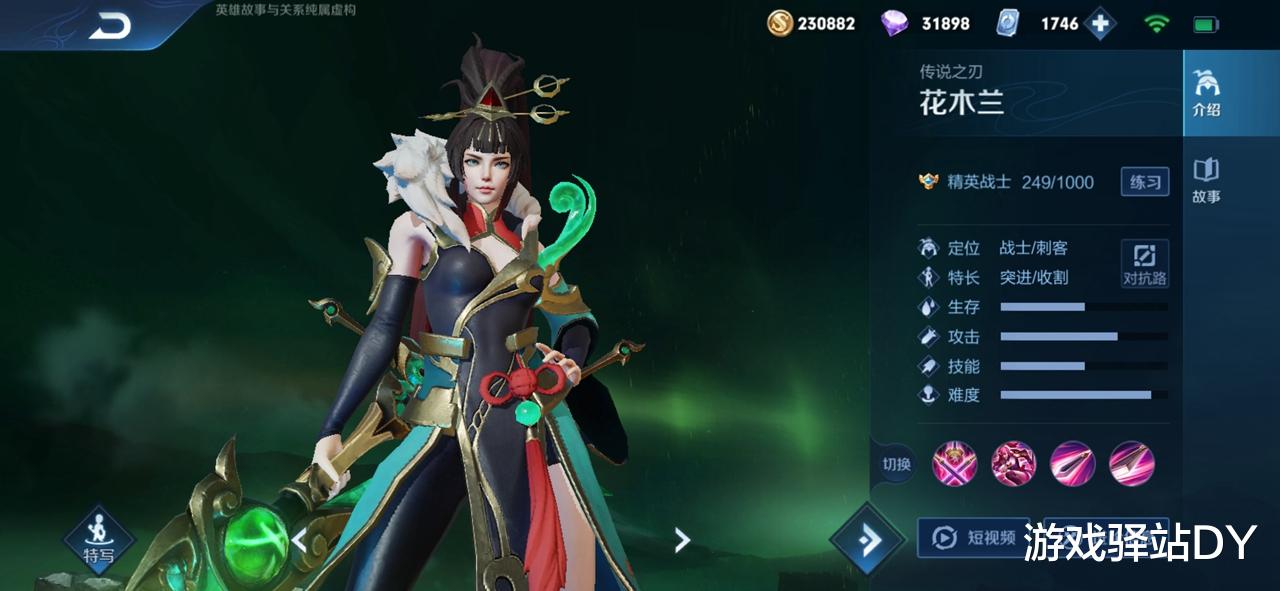
Task: Switch to the 故事 tab
Action: [x=1206, y=180]
